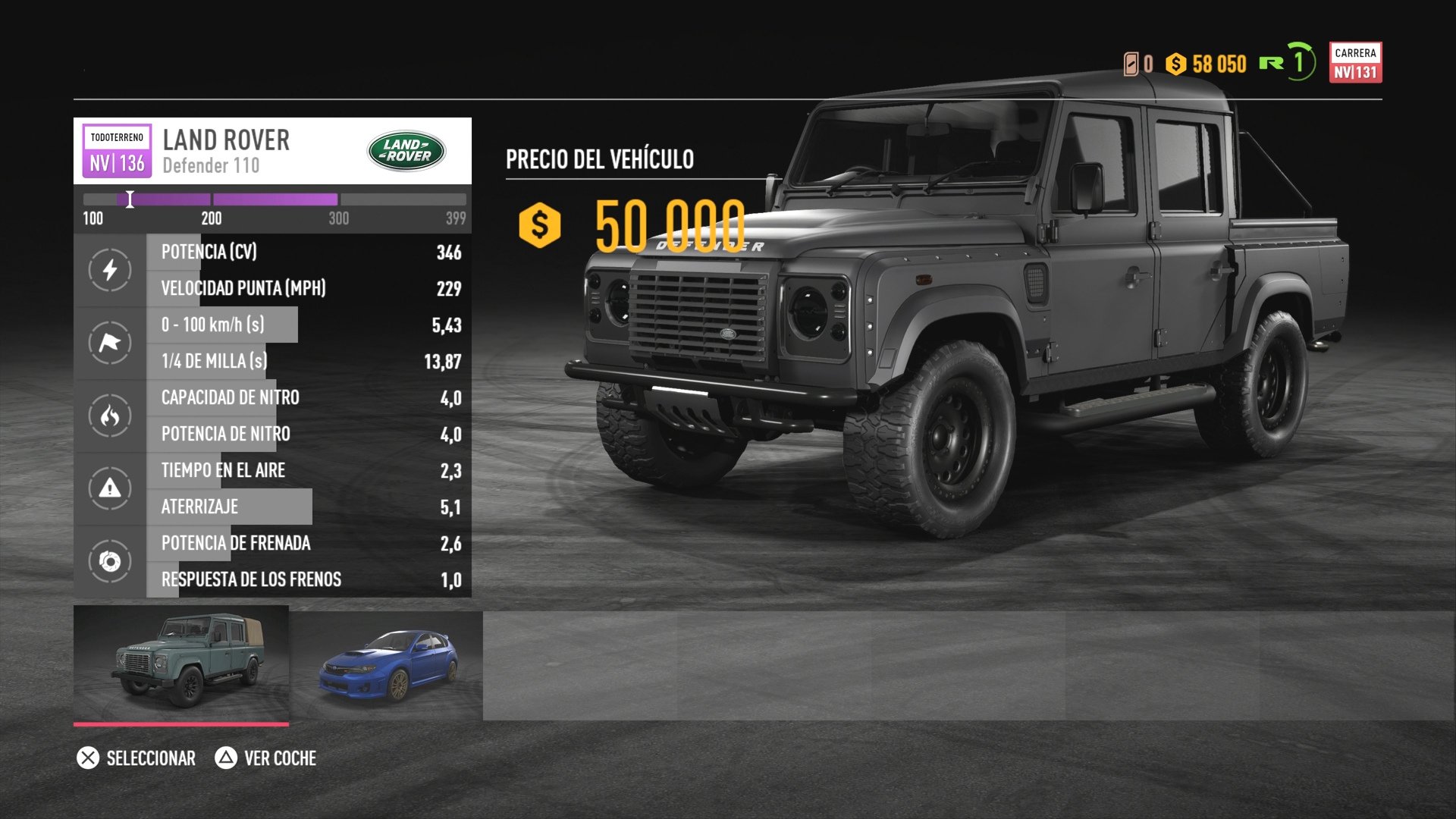This screenshot has height=819, width=1456.
Task: Select the flame nitro stat icon
Action: click(108, 416)
